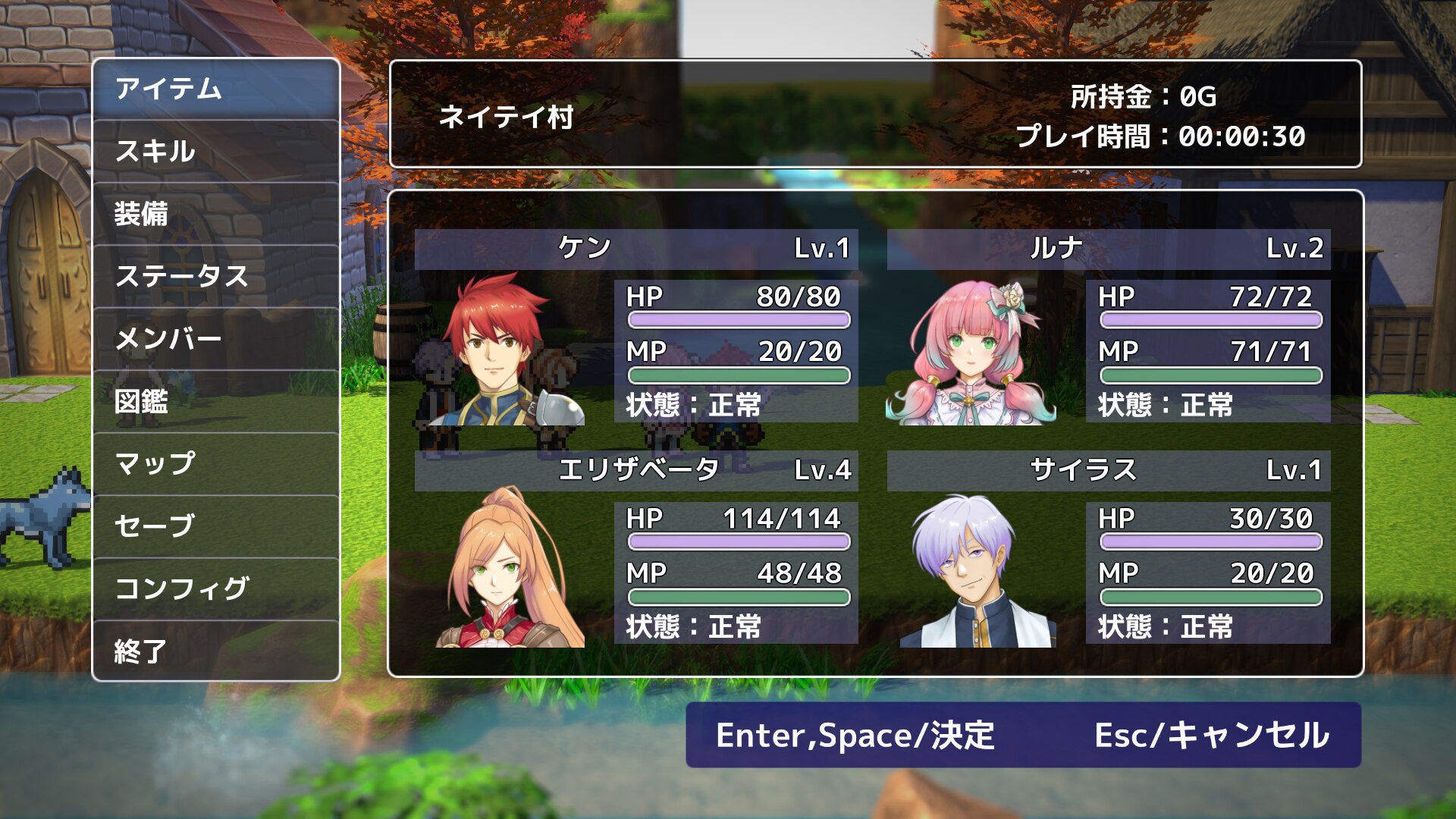Open the メンバー party menu
This screenshot has height=819, width=1456.
point(216,338)
